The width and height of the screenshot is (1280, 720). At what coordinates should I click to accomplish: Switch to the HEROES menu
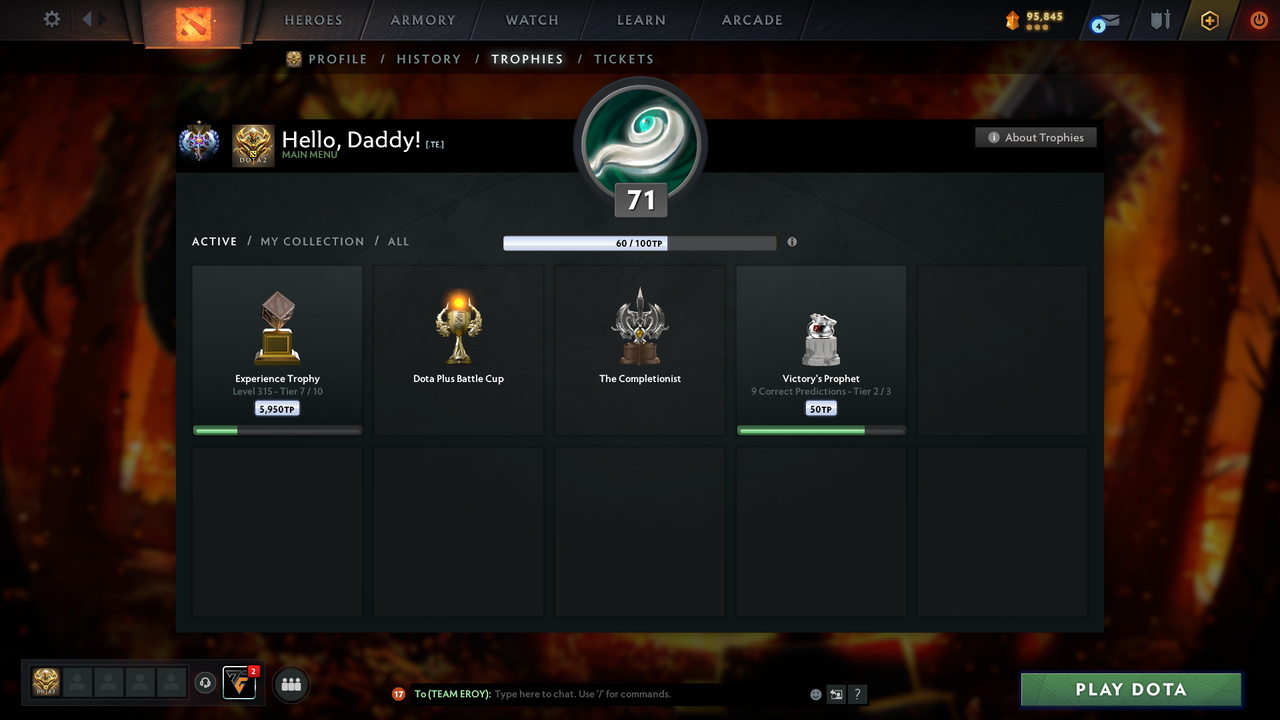(x=313, y=19)
